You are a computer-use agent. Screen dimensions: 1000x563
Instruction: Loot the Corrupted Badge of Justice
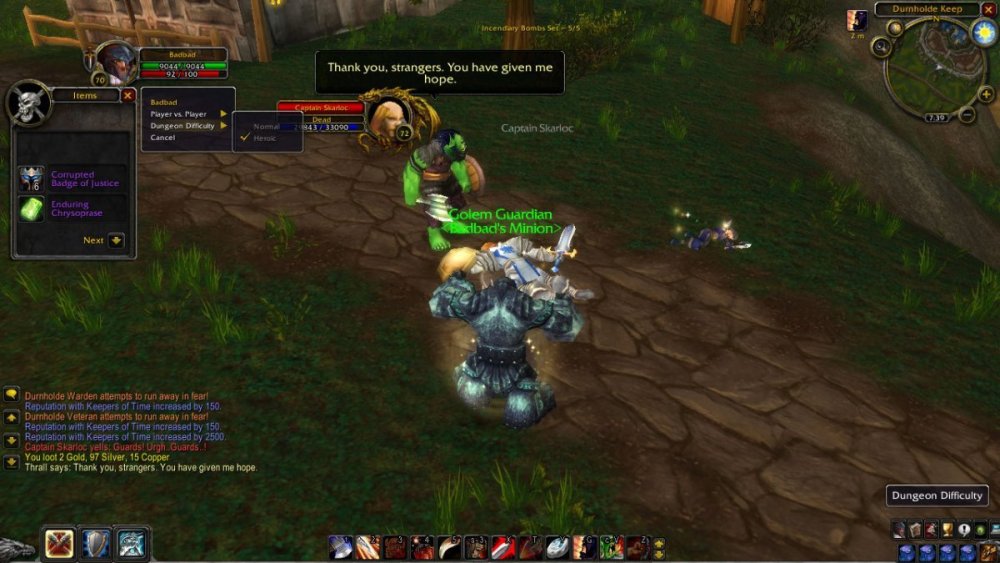33,179
